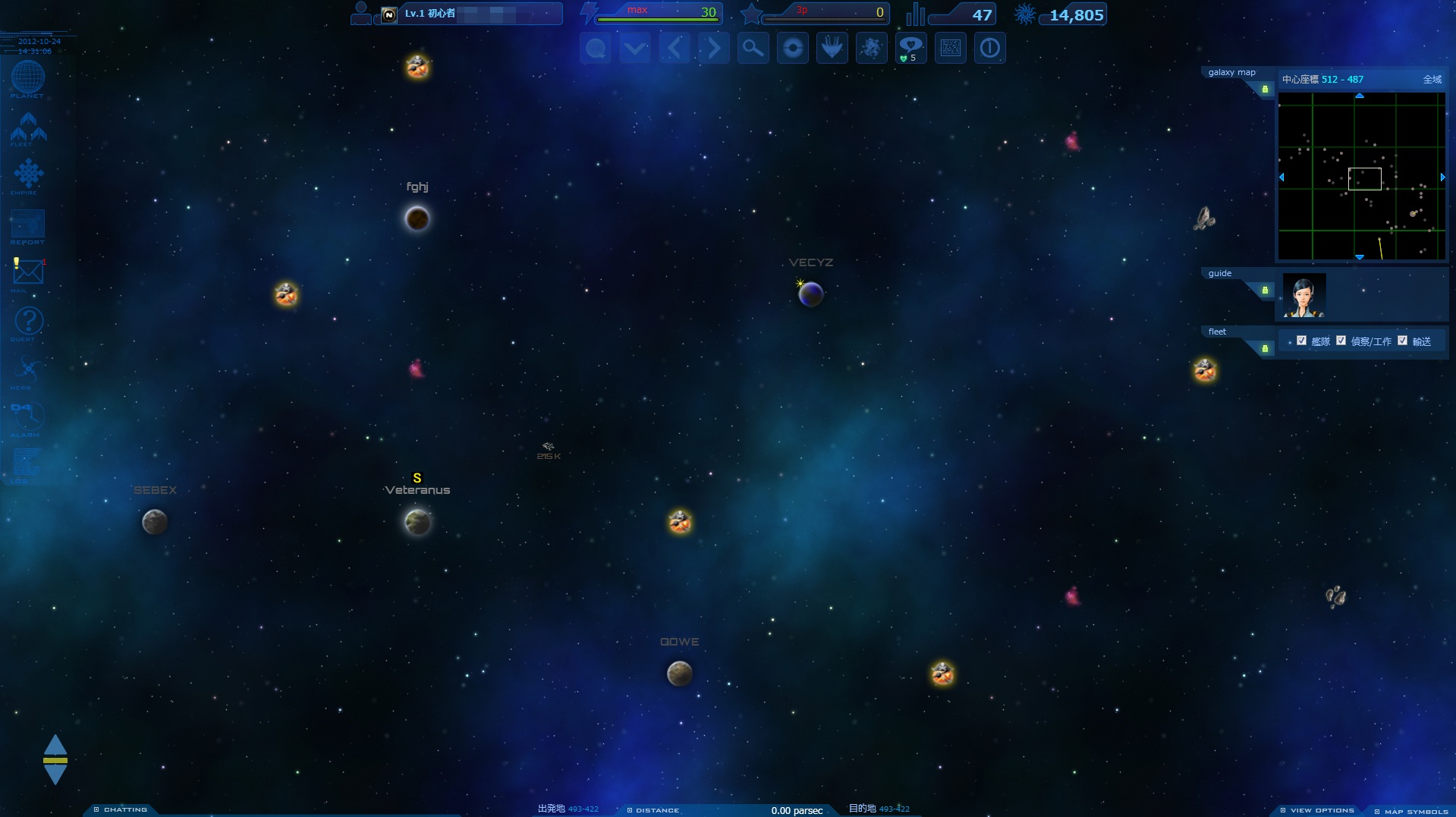Click the power button in top toolbar

click(989, 49)
